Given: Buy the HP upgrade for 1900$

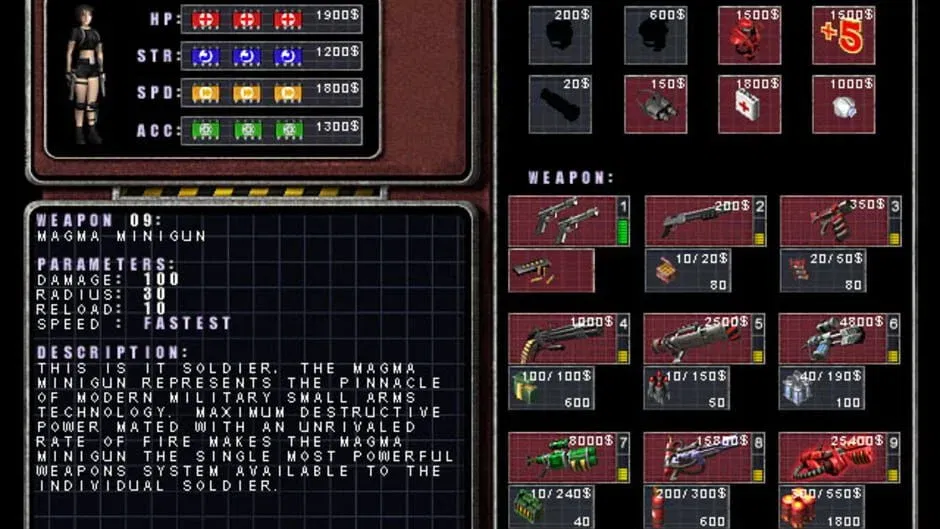Looking at the screenshot, I should pos(271,19).
